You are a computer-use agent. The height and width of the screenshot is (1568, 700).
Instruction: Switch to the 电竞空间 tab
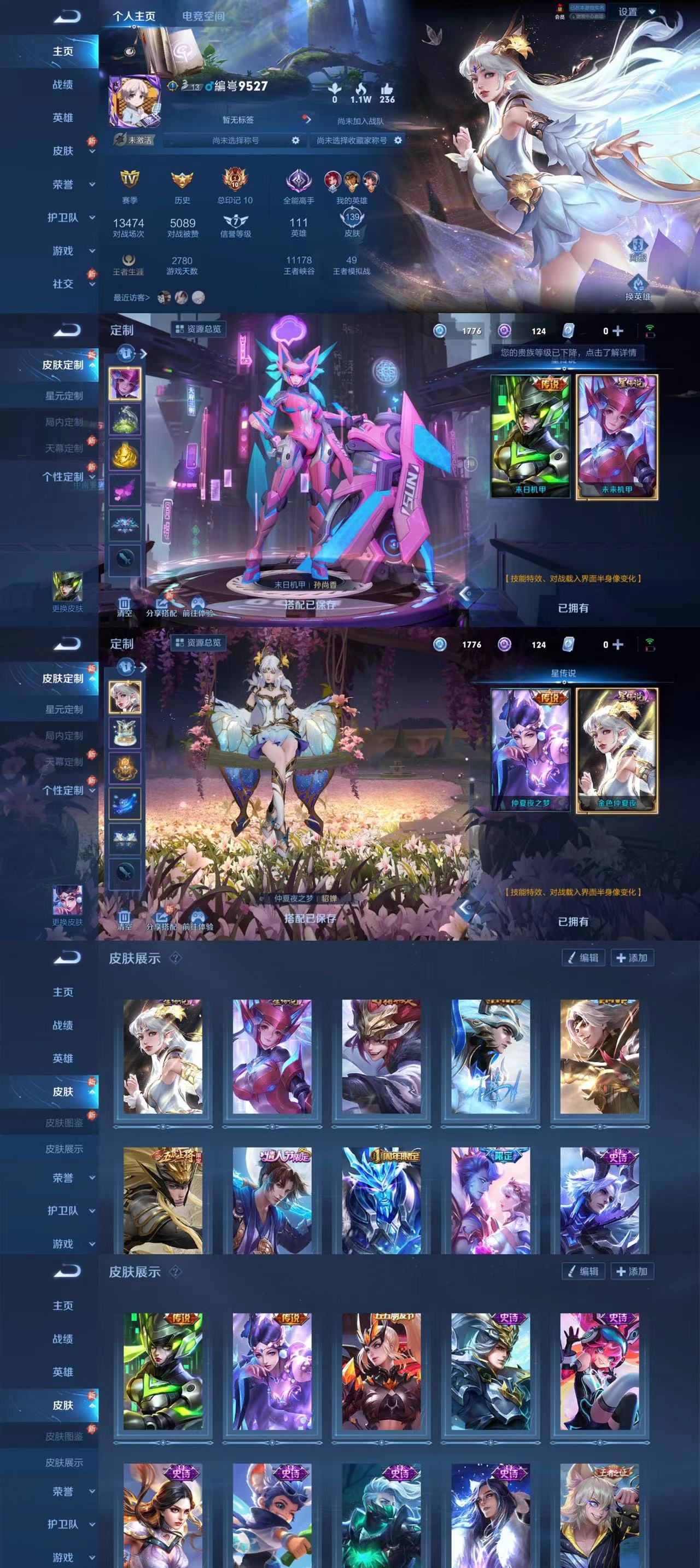point(203,16)
